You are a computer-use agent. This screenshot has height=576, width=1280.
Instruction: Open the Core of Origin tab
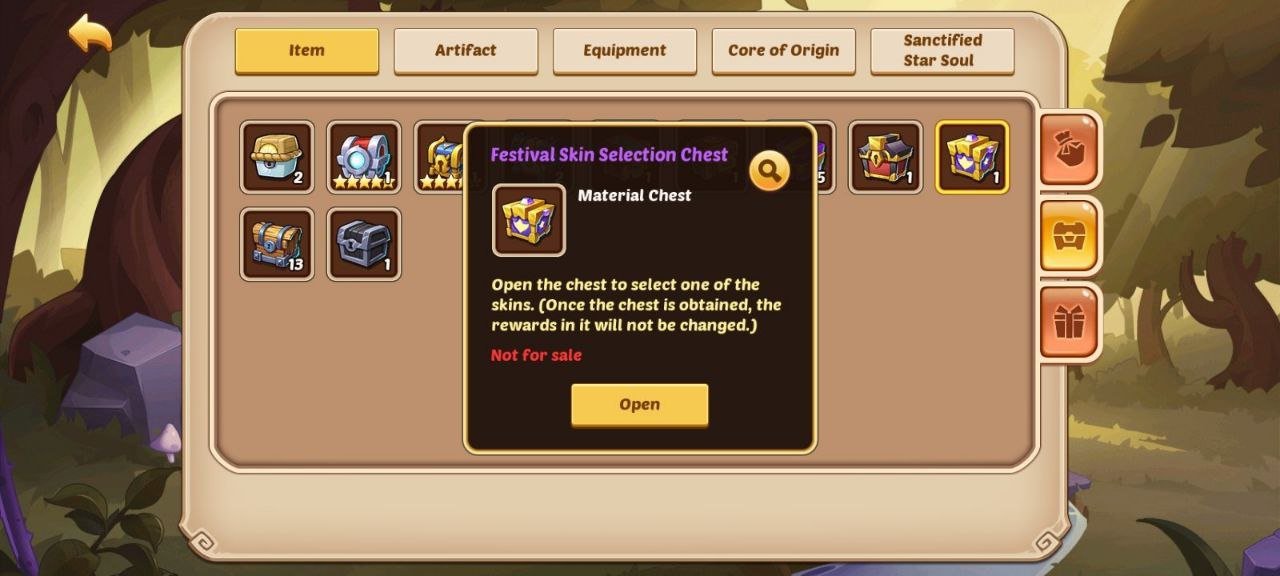(783, 50)
